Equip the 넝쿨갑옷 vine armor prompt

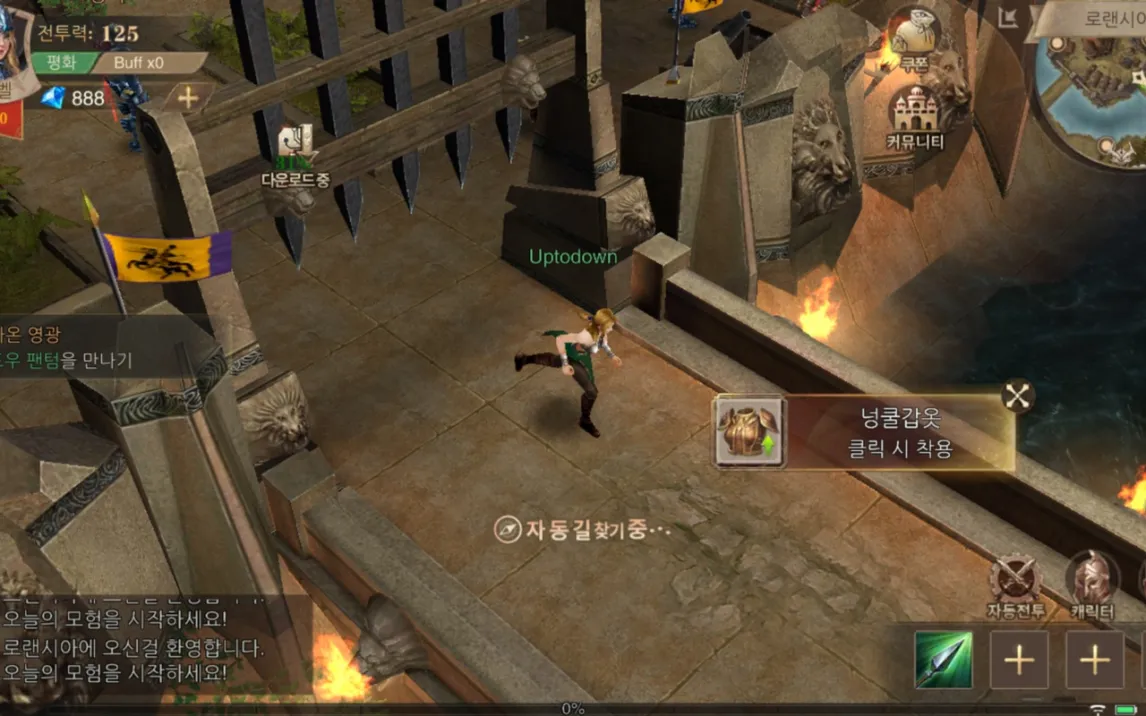[x=864, y=433]
